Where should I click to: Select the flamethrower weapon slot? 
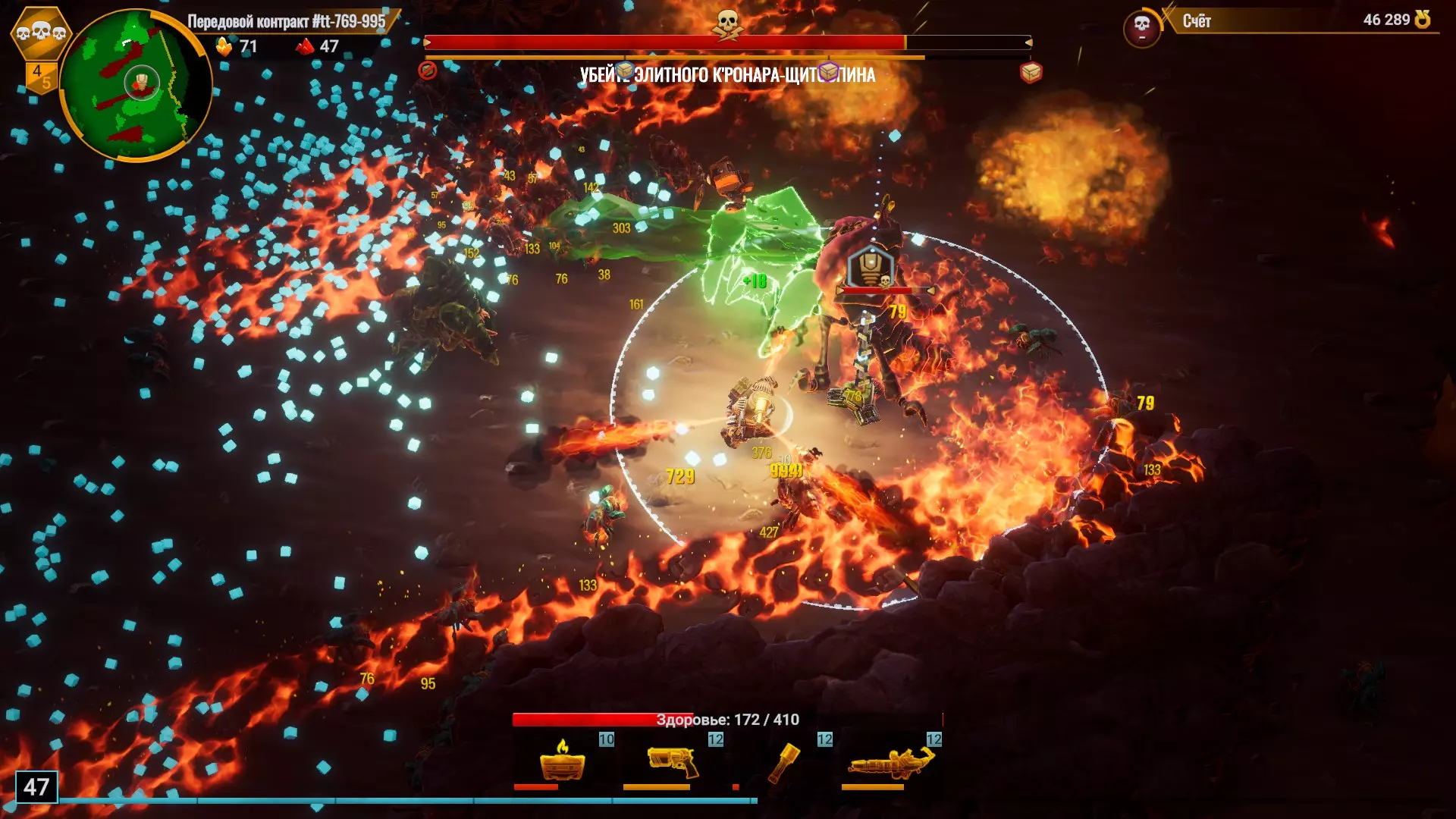[x=890, y=761]
